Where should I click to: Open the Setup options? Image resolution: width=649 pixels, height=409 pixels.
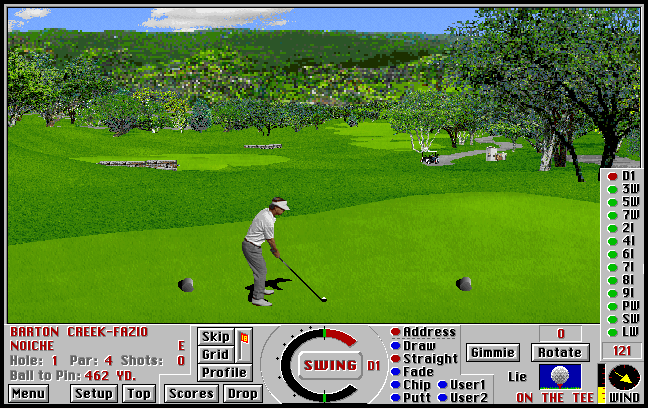tap(93, 394)
